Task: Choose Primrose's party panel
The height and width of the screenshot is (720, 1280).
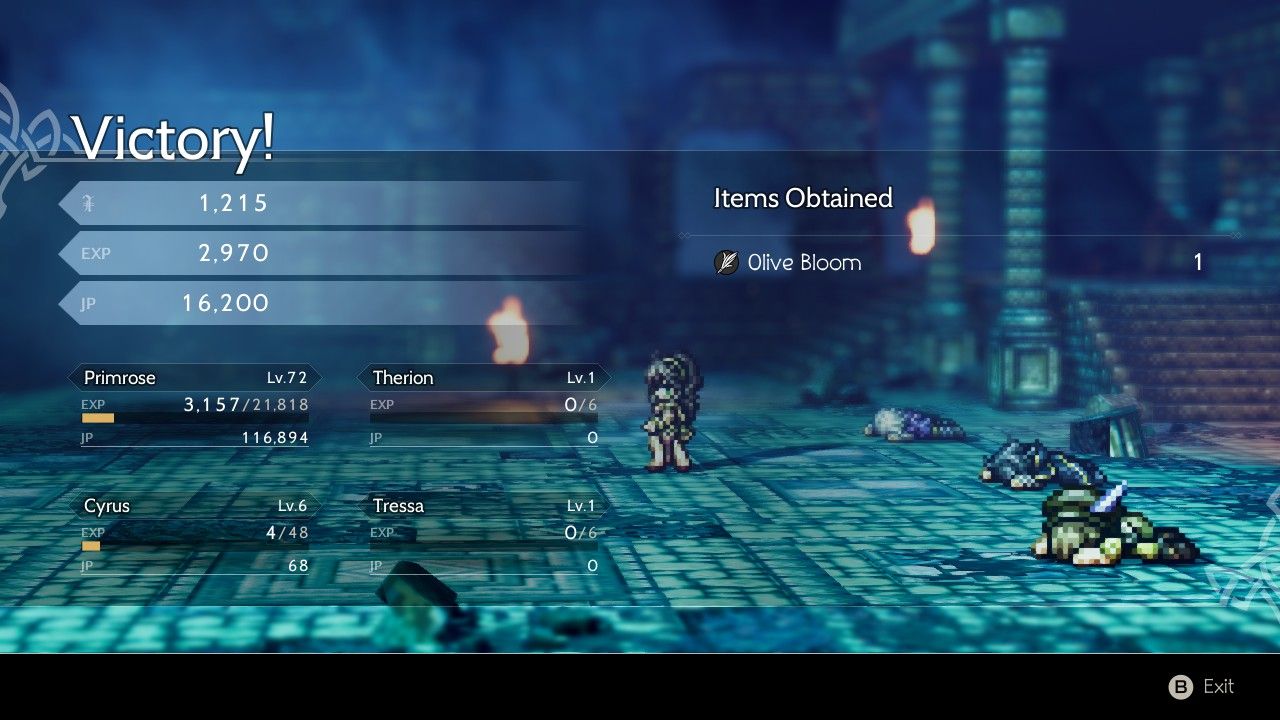Action: 195,406
